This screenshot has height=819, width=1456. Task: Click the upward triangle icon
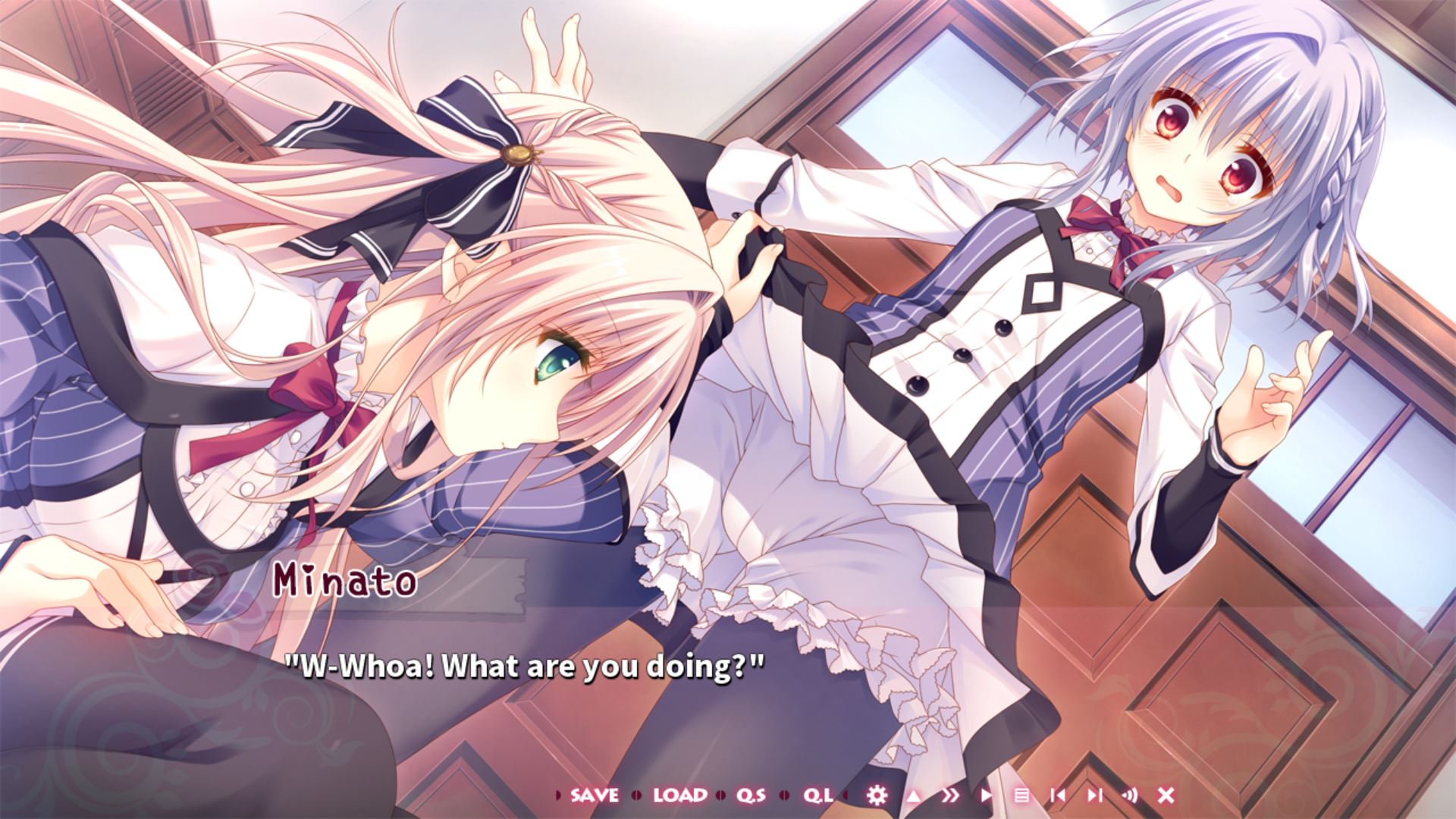[914, 795]
